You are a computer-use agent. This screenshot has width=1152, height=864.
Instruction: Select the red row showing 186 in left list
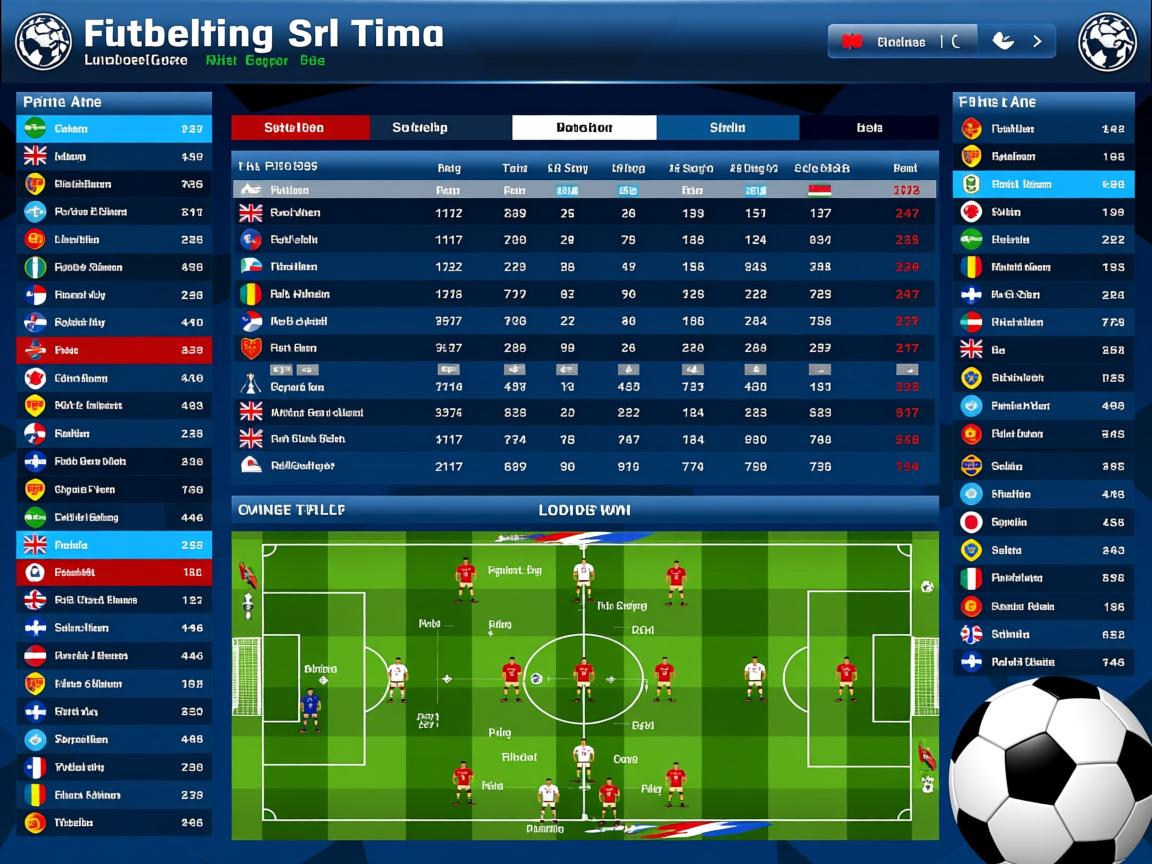[114, 573]
